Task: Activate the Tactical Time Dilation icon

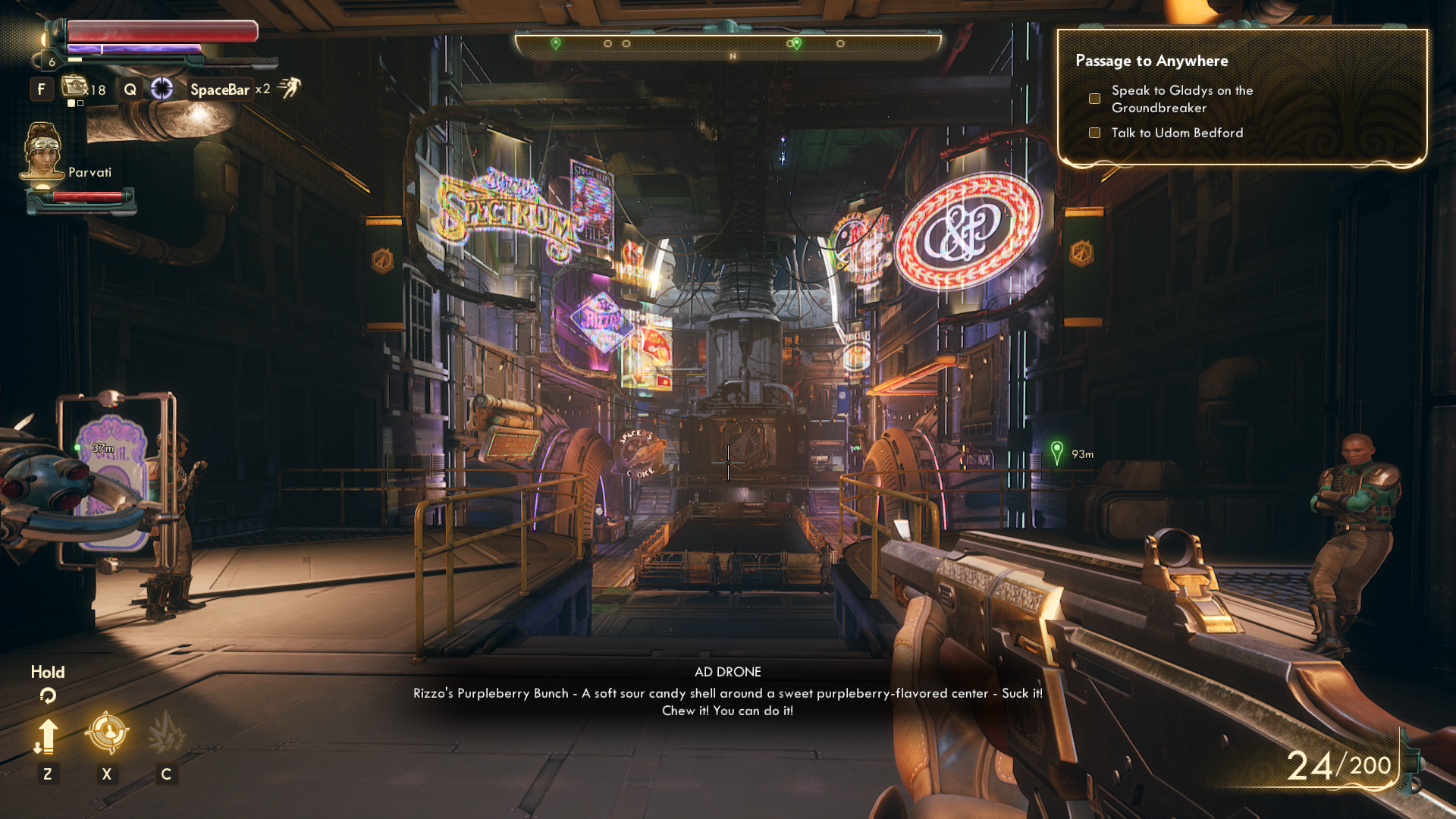Action: click(162, 89)
